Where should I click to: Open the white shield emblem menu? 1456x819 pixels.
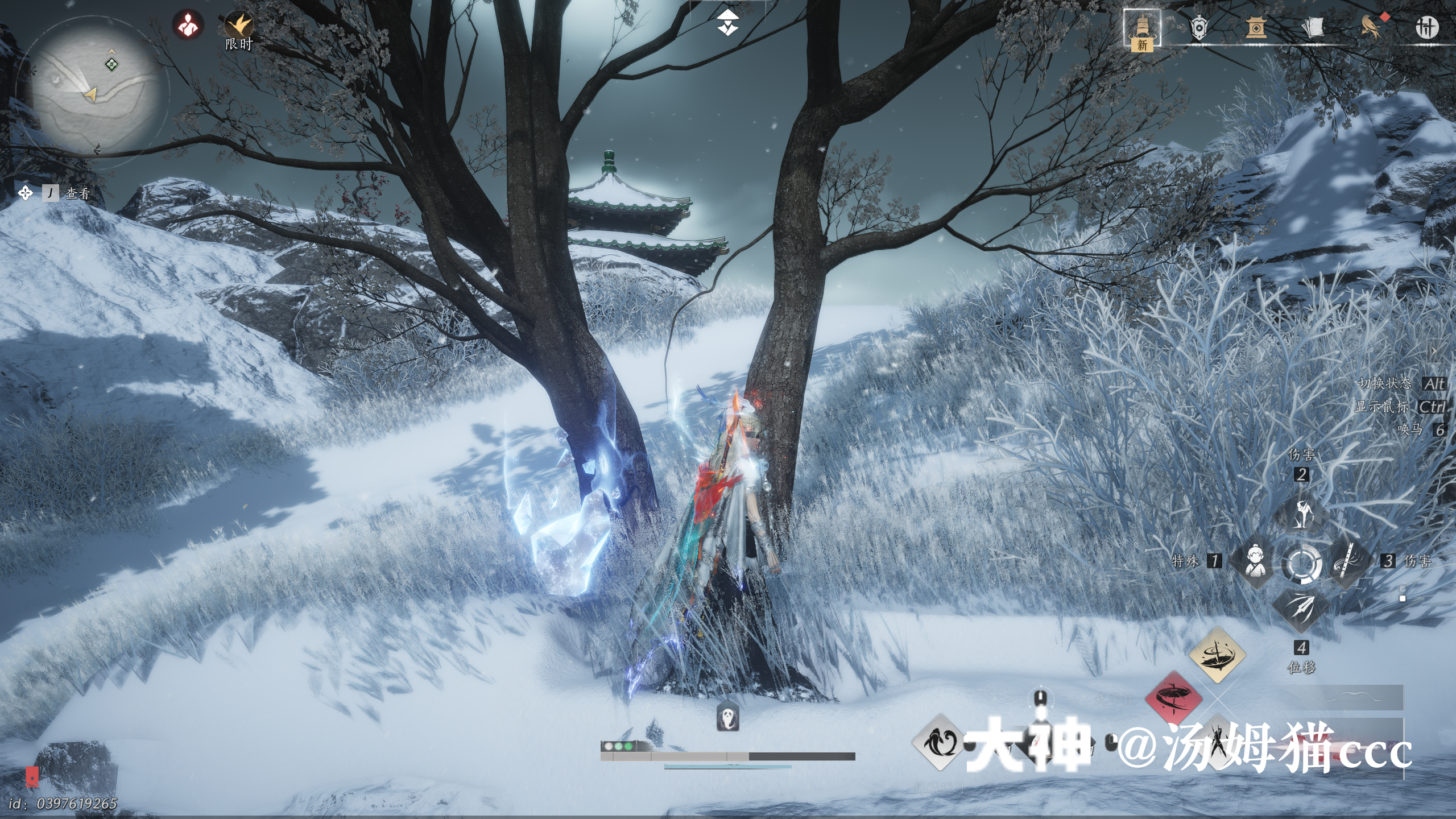tap(1198, 27)
